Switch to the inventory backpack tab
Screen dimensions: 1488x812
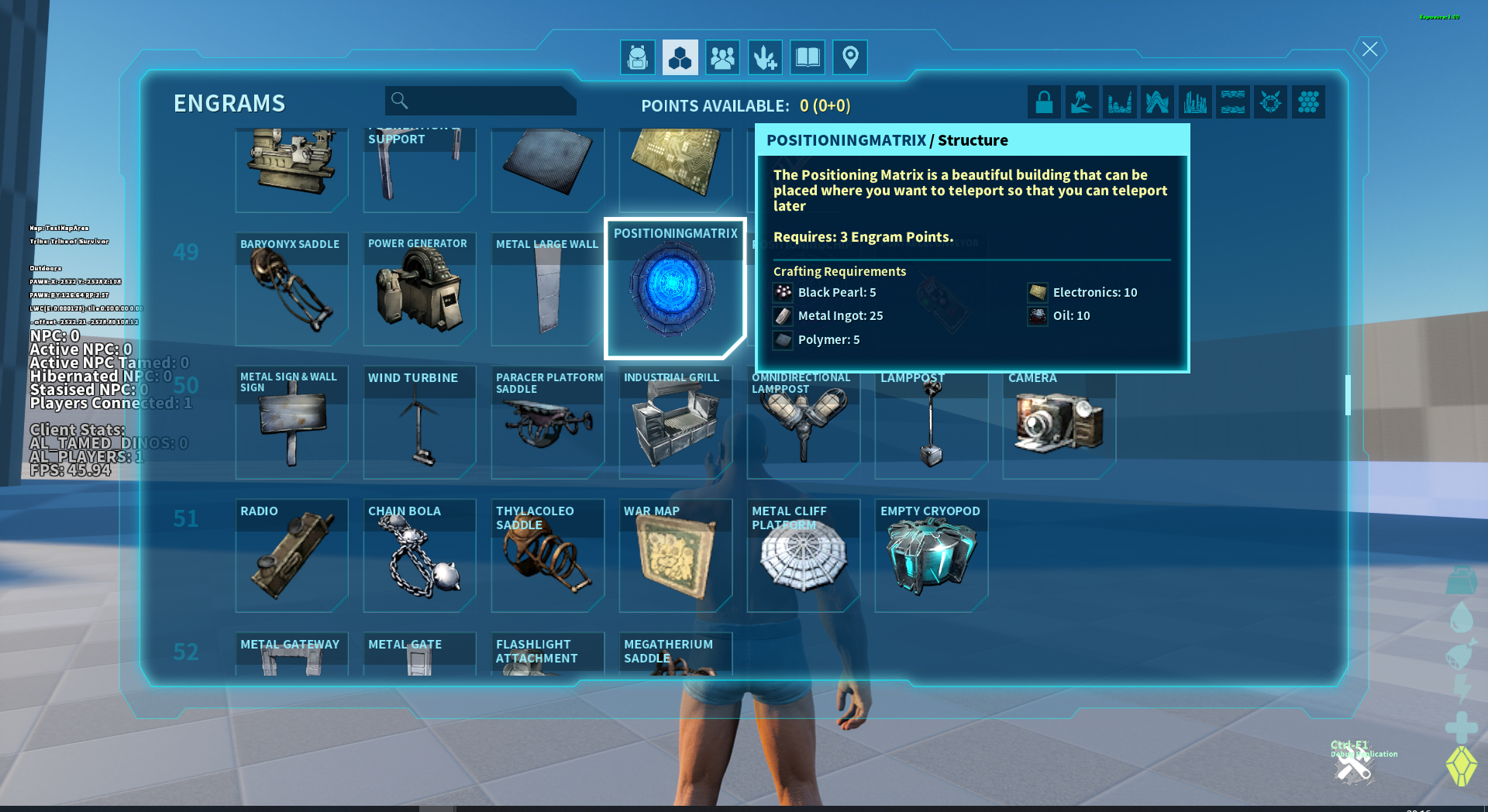click(x=637, y=57)
